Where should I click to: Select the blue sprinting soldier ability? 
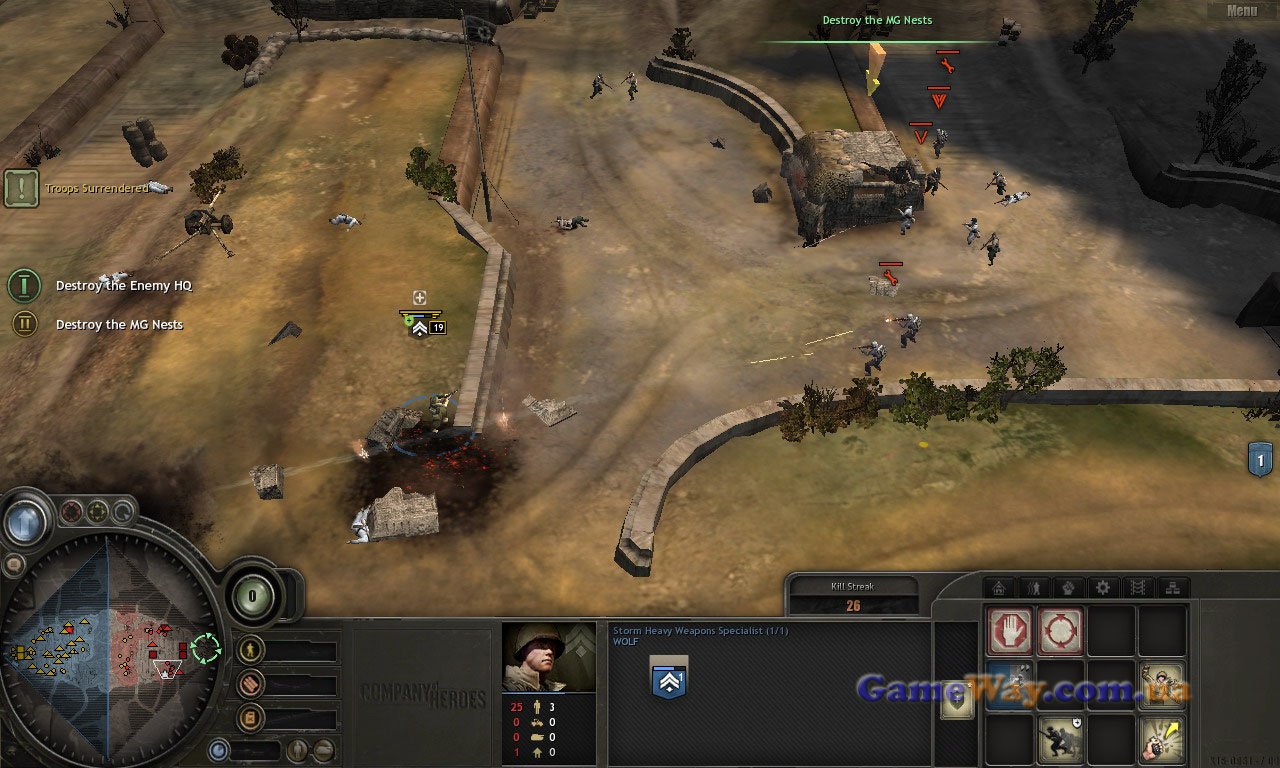tap(1009, 685)
